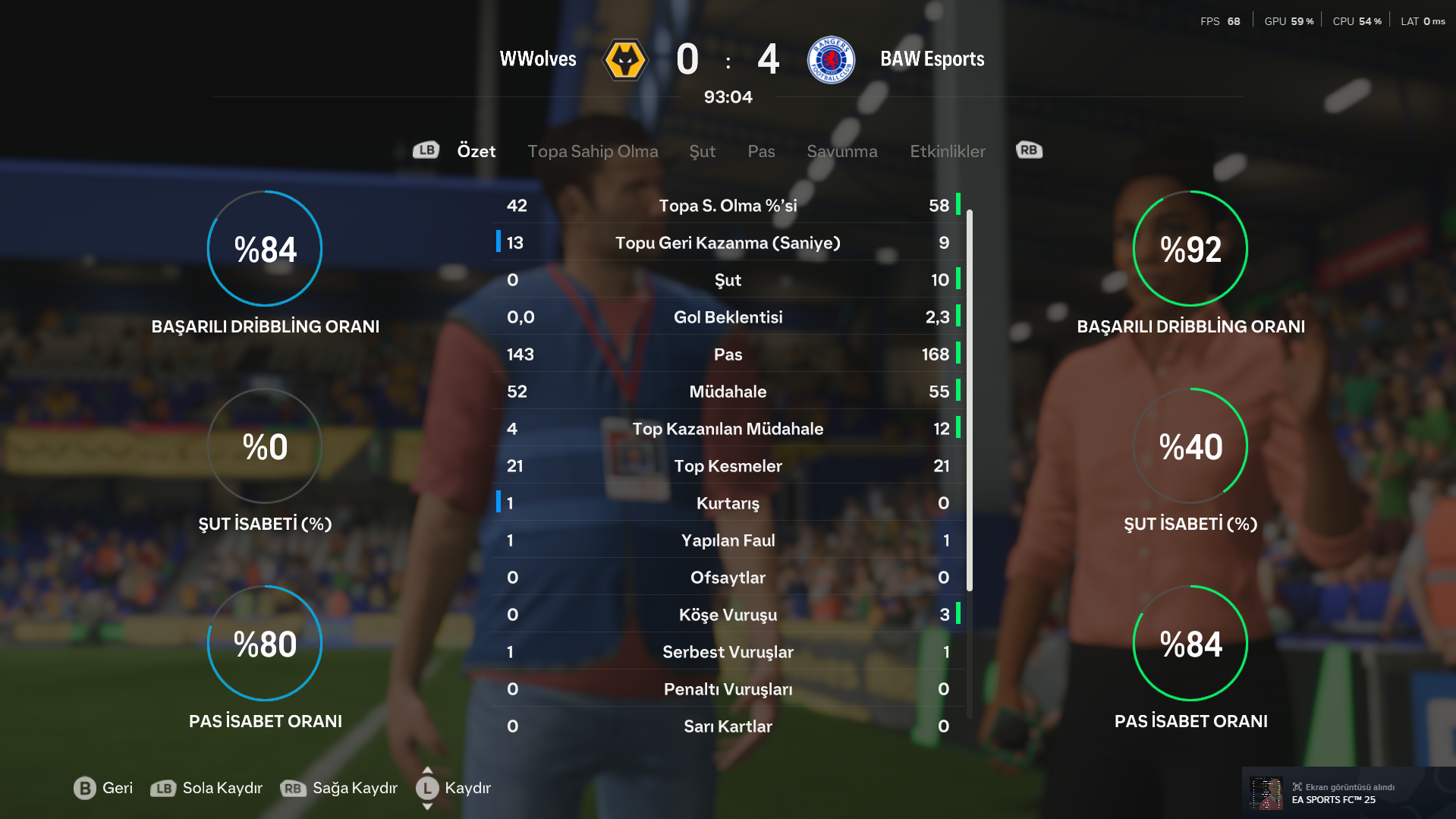Screen dimensions: 1456x819
Task: Go back with the Geri button
Action: (103, 788)
